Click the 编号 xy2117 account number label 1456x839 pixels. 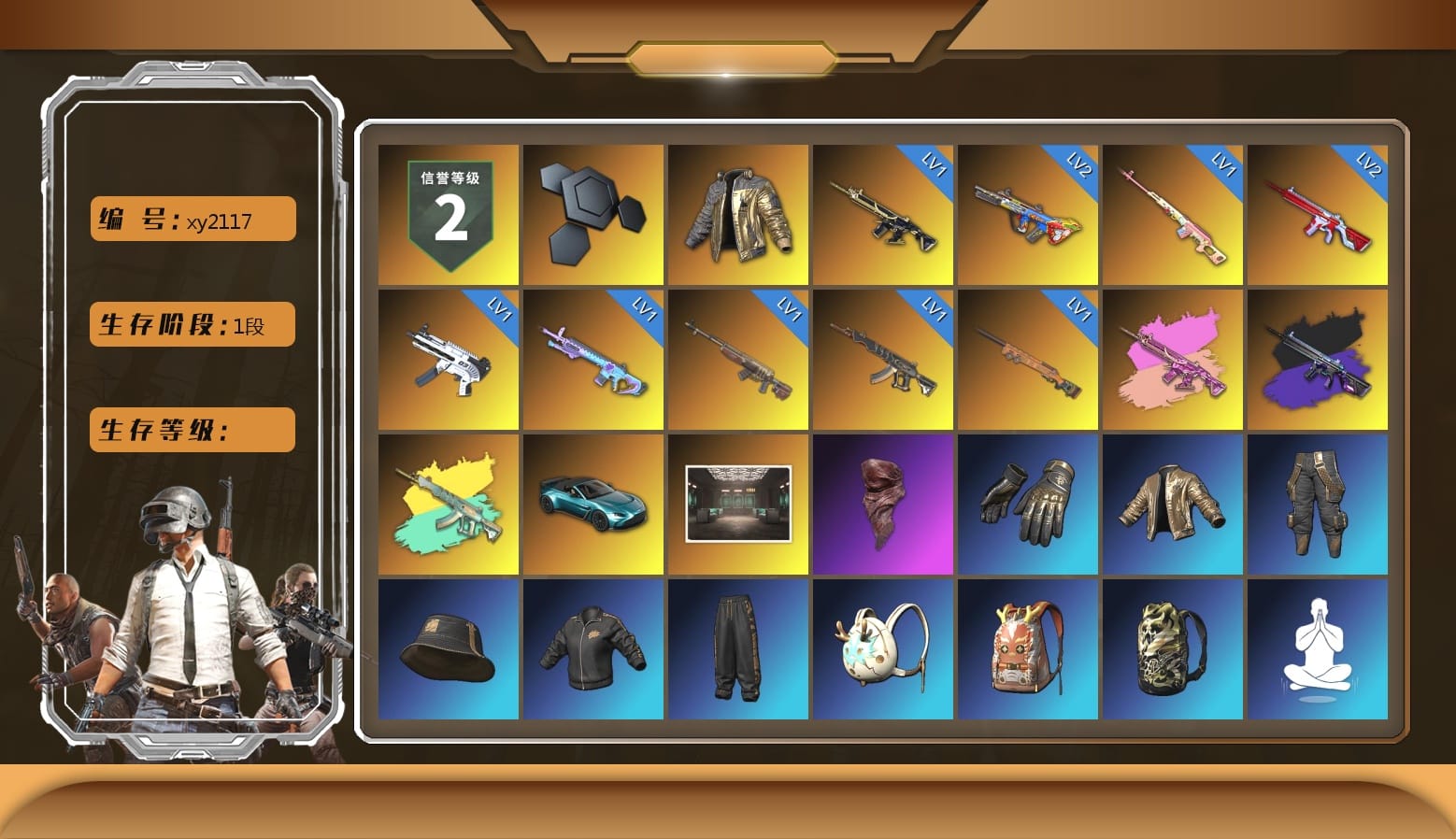tap(191, 218)
